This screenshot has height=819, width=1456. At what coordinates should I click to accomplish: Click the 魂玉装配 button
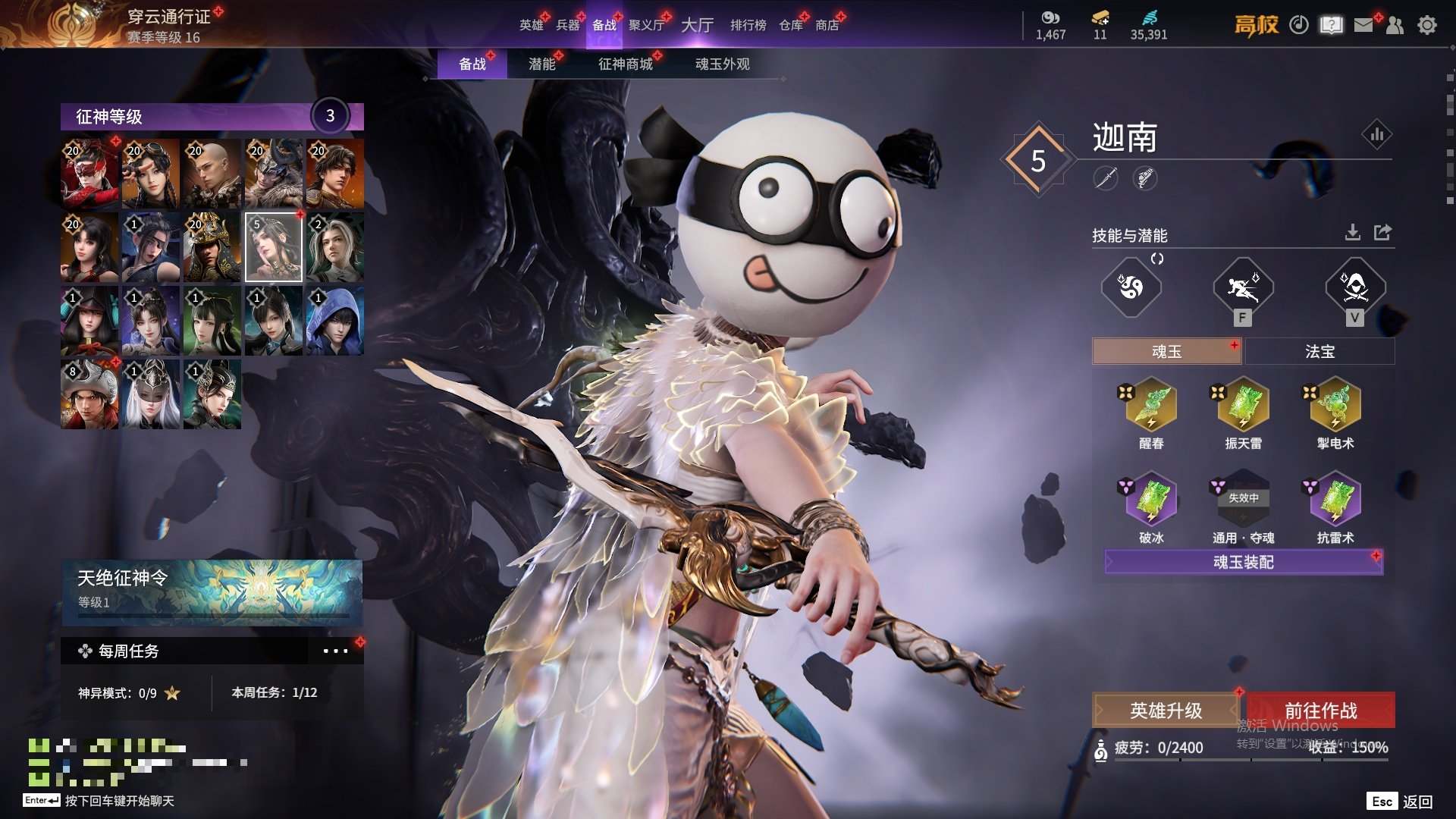click(x=1244, y=562)
